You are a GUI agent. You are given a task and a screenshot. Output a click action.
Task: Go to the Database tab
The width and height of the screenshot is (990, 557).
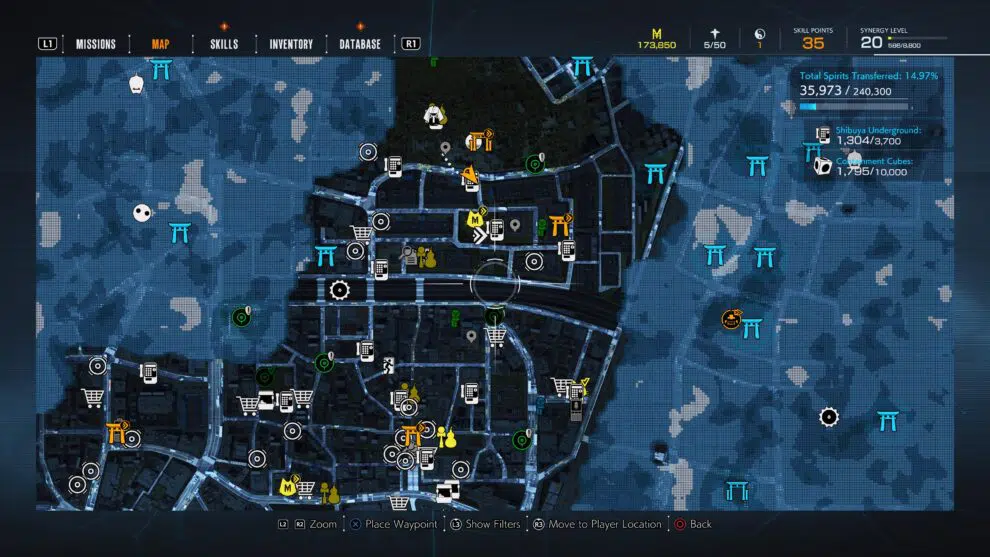point(360,44)
